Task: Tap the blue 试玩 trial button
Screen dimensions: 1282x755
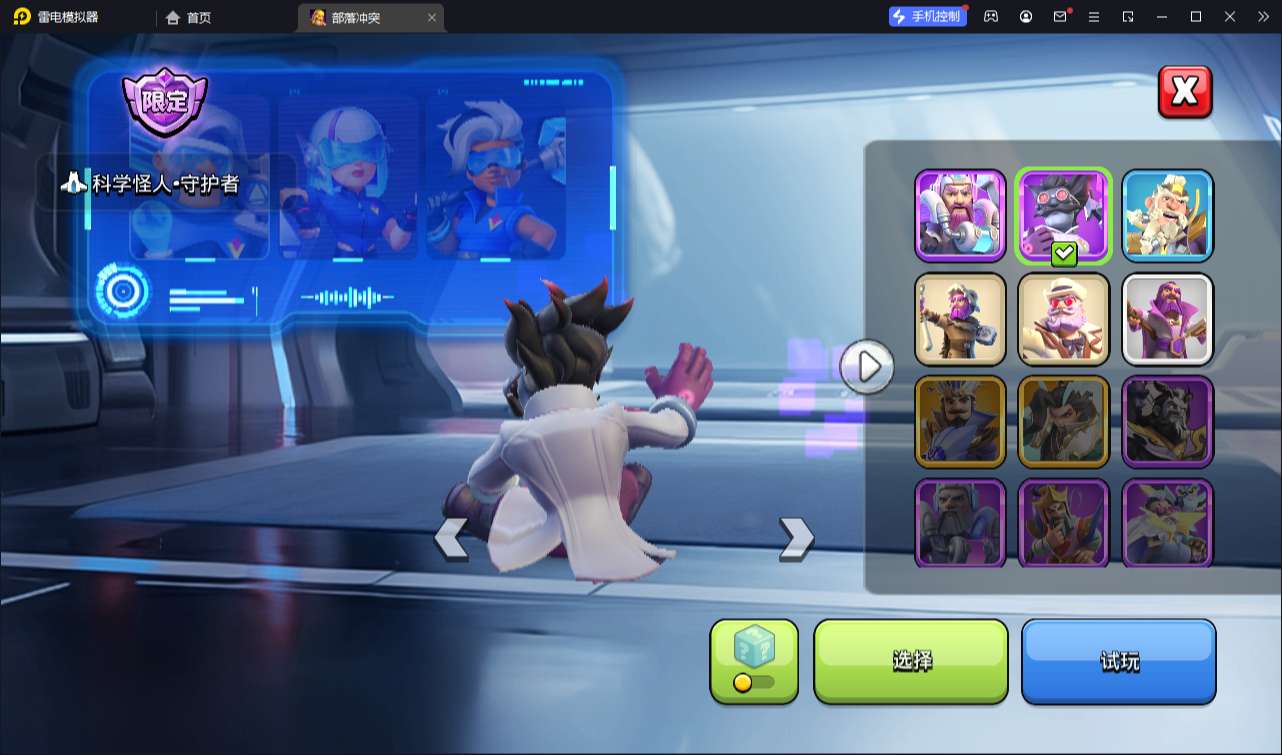Action: tap(1118, 661)
